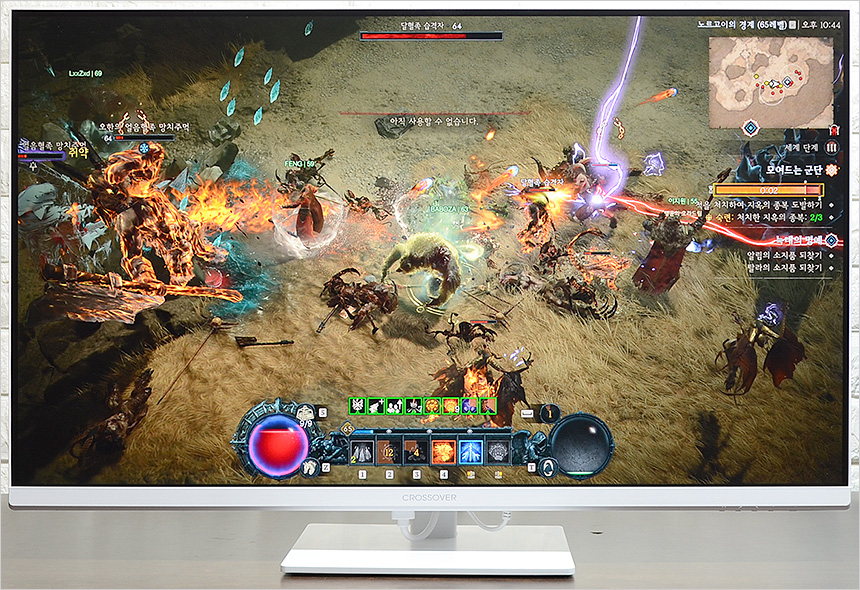Screen dimensions: 860x590
Task: Activate the skill showing cooldown 4
Action: 416,452
